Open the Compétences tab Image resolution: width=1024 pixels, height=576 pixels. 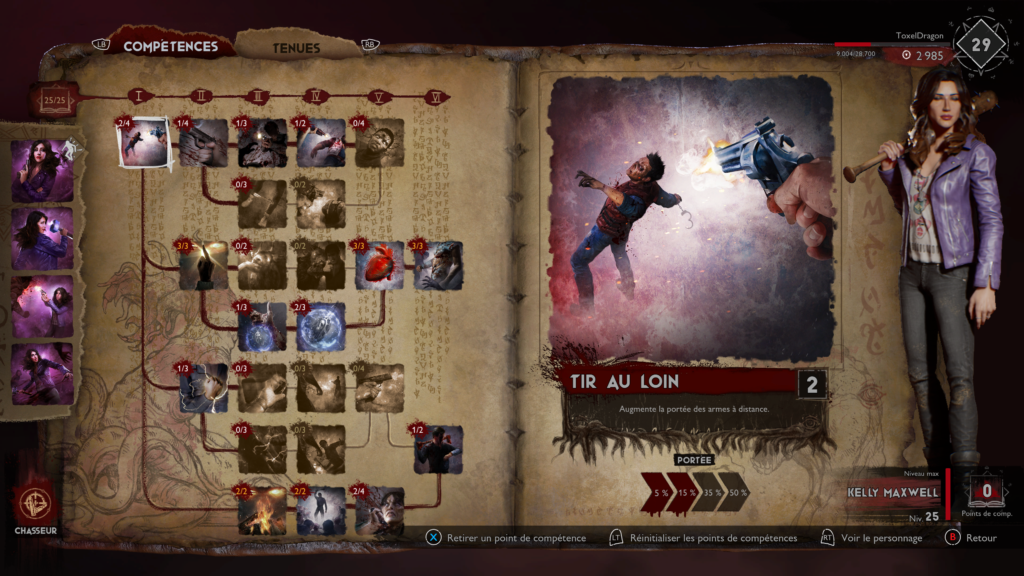tap(170, 46)
